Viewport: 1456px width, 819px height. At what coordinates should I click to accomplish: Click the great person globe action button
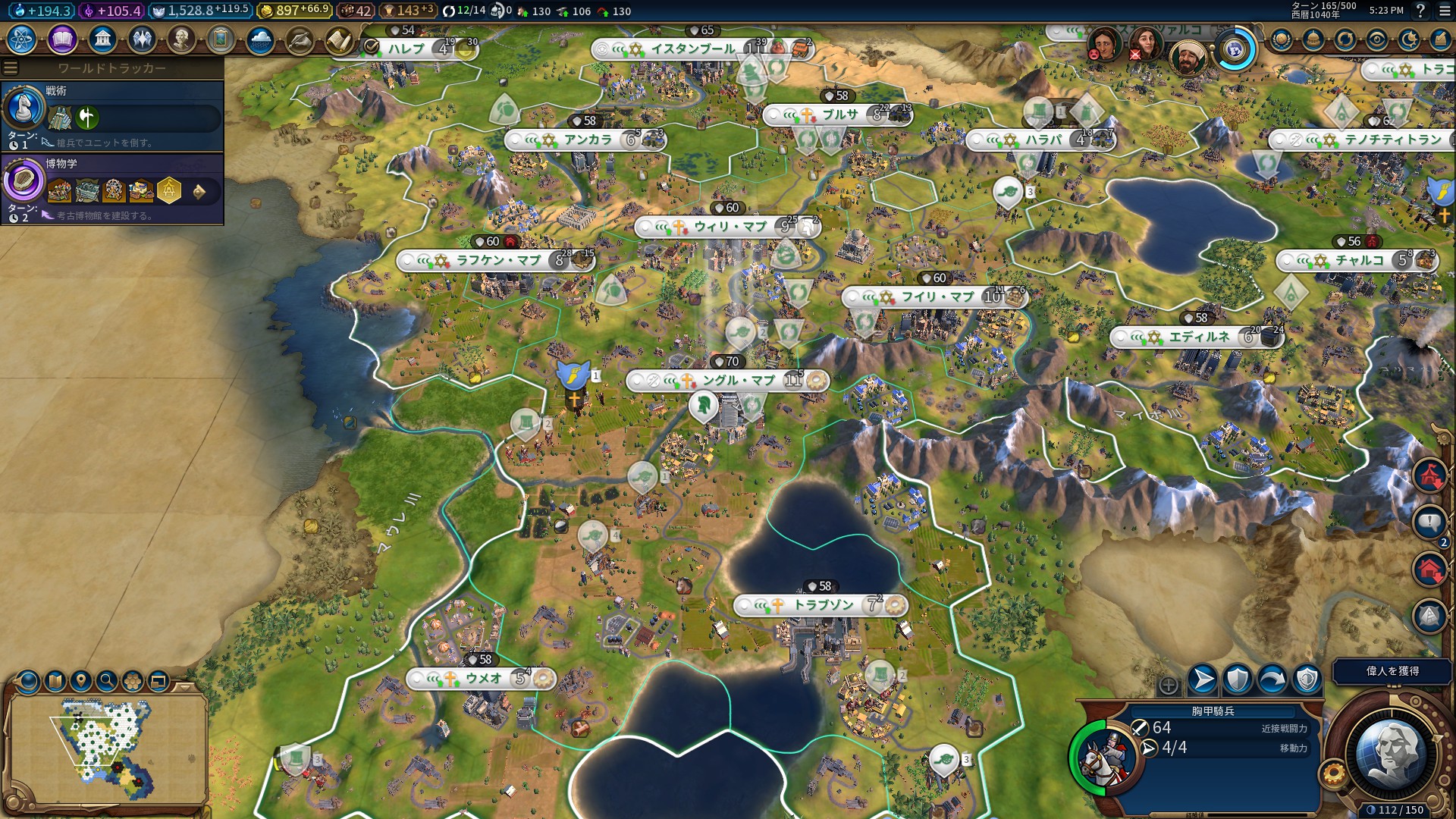pos(1392,753)
